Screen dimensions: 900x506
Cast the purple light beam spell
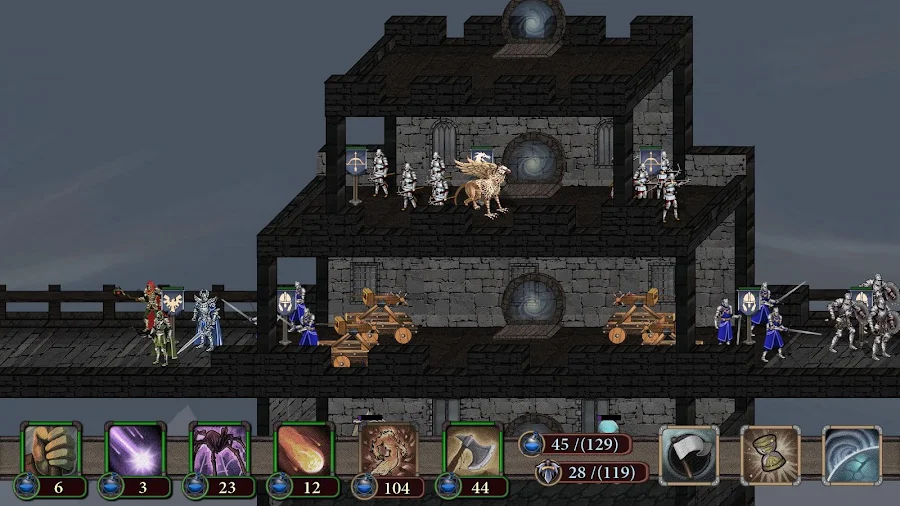[x=136, y=451]
